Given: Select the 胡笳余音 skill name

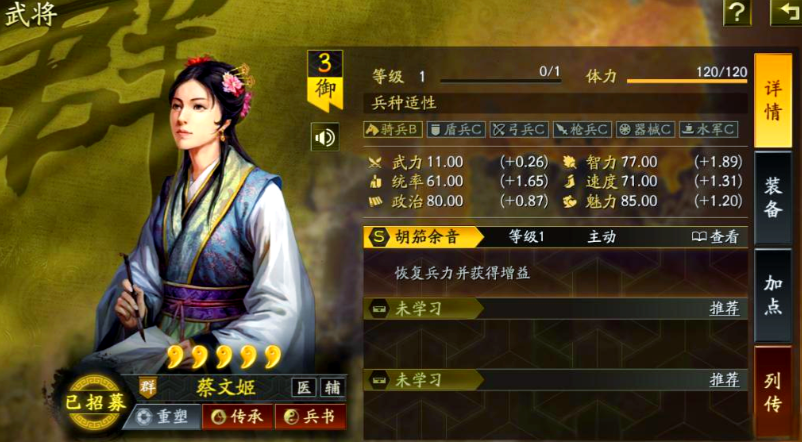Looking at the screenshot, I should (x=425, y=237).
